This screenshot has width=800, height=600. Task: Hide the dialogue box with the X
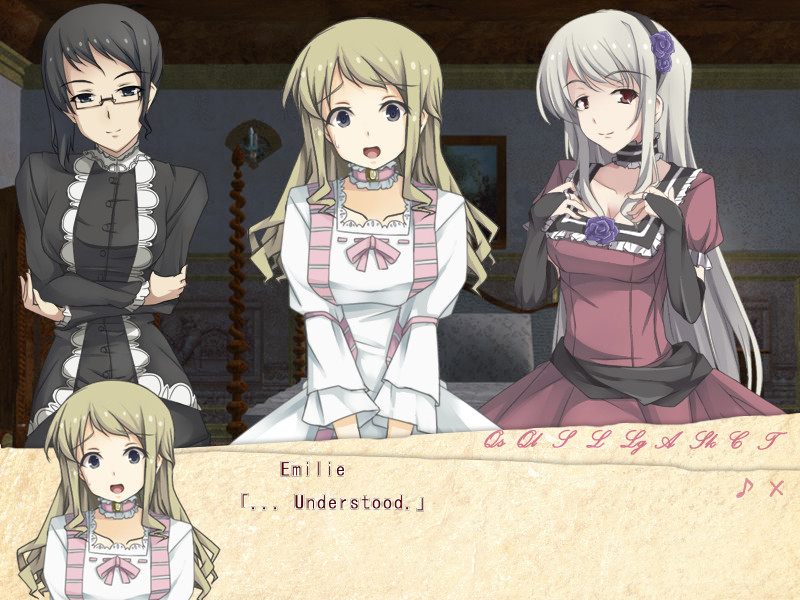776,488
